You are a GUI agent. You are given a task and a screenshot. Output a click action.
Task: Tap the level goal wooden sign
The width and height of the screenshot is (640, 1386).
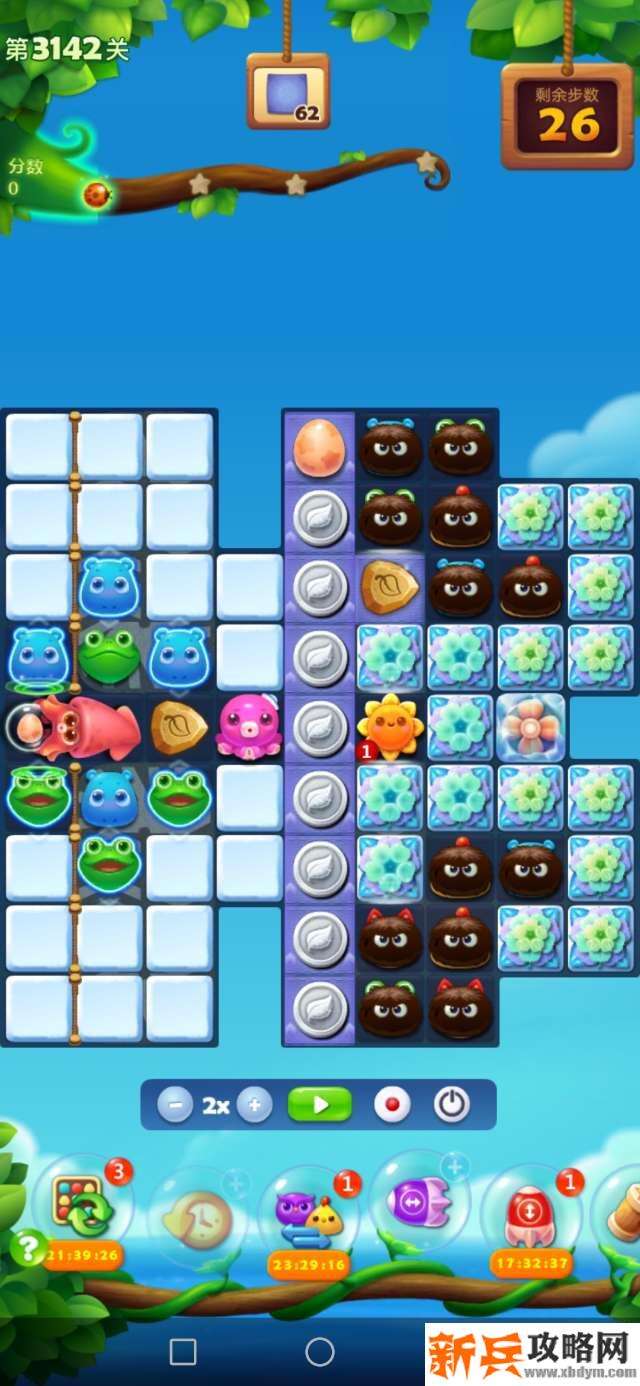[288, 92]
